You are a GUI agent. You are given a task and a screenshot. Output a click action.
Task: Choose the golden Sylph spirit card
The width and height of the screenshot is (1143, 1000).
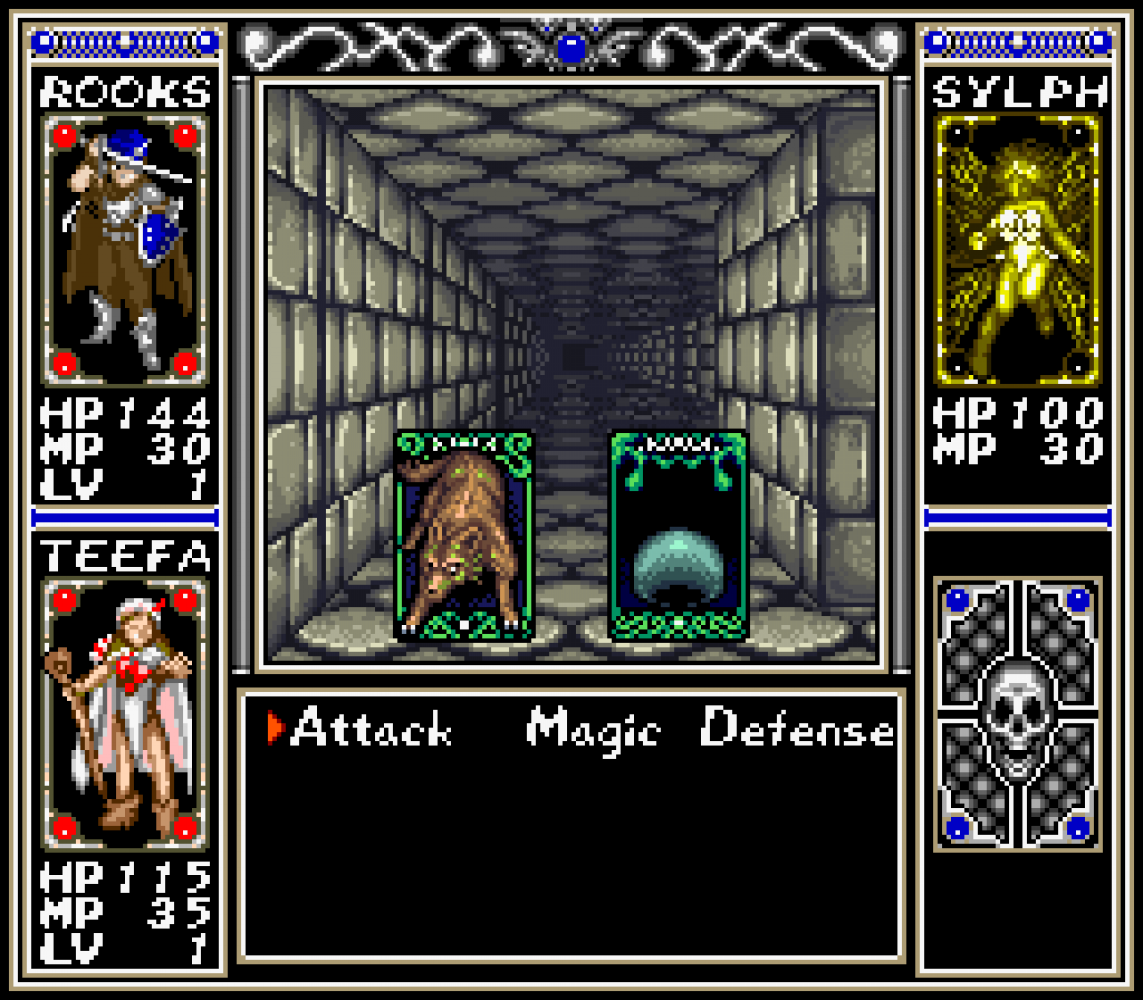click(1017, 250)
